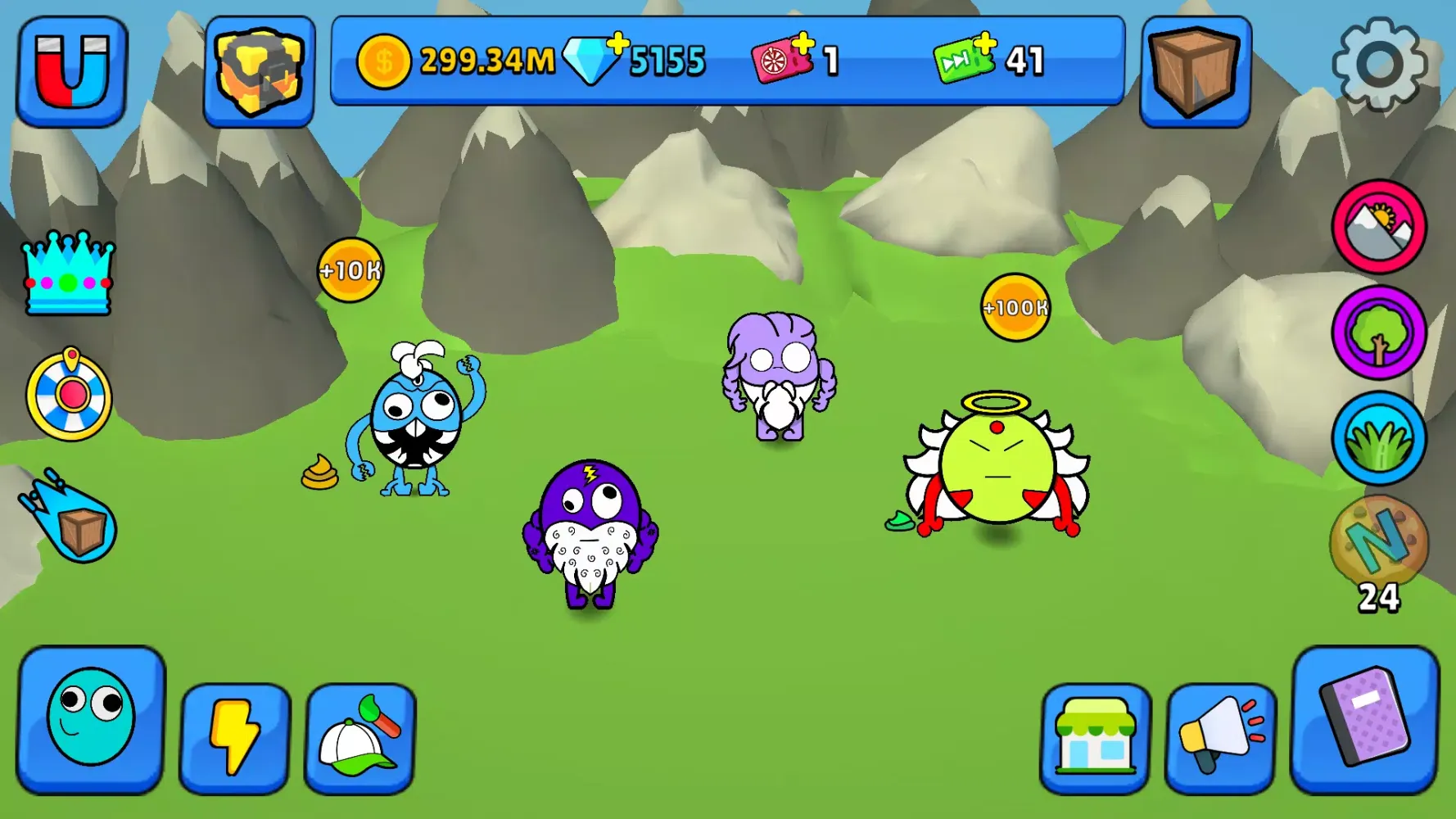This screenshot has height=819, width=1456.
Task: Open the lightning bolt boost menu
Action: pyautogui.click(x=234, y=737)
